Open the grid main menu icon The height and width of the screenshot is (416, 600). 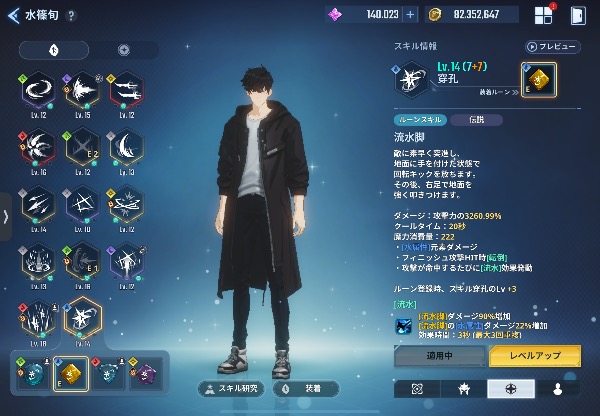(543, 15)
